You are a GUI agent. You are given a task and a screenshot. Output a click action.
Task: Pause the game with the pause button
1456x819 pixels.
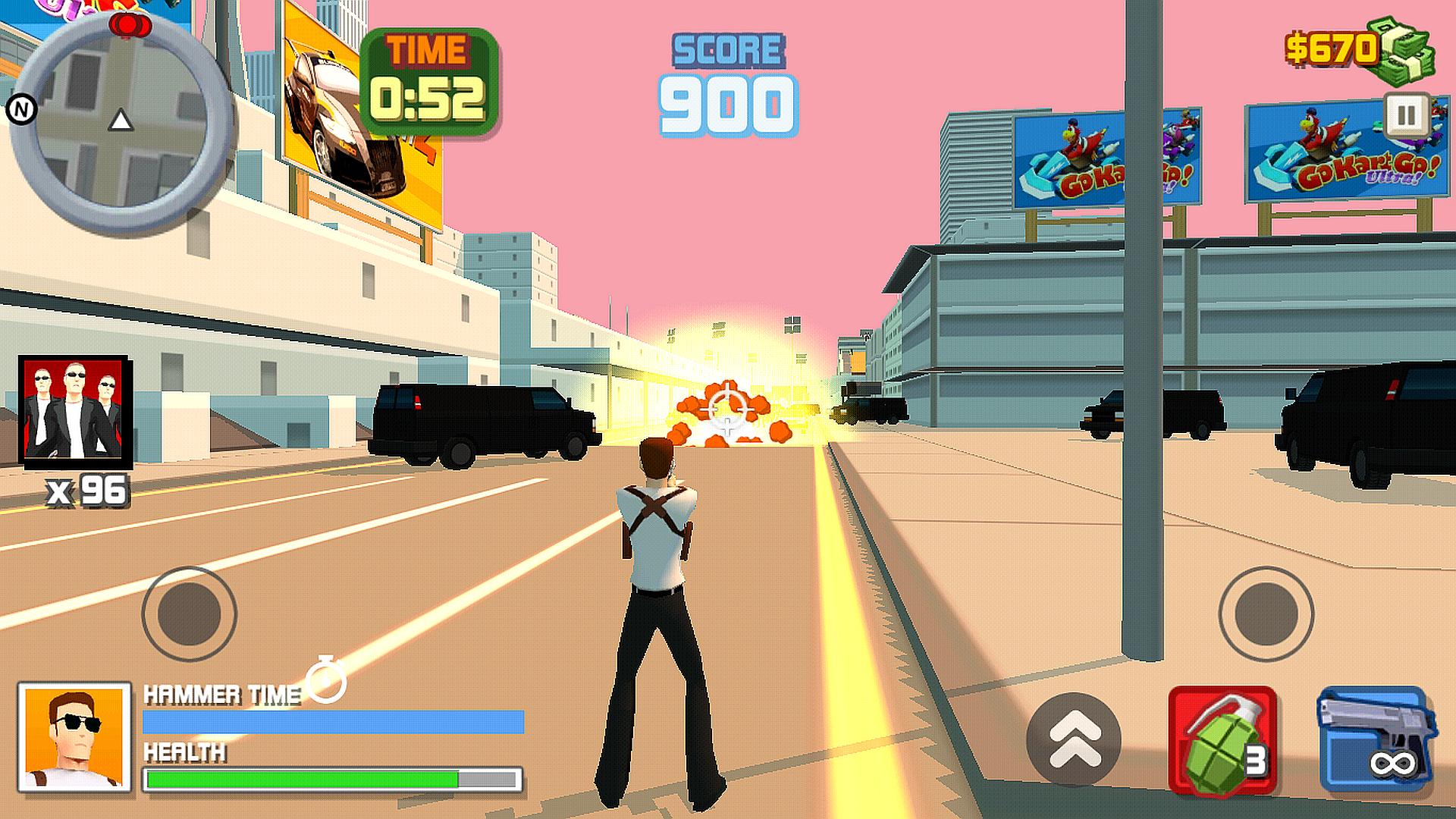click(1405, 116)
